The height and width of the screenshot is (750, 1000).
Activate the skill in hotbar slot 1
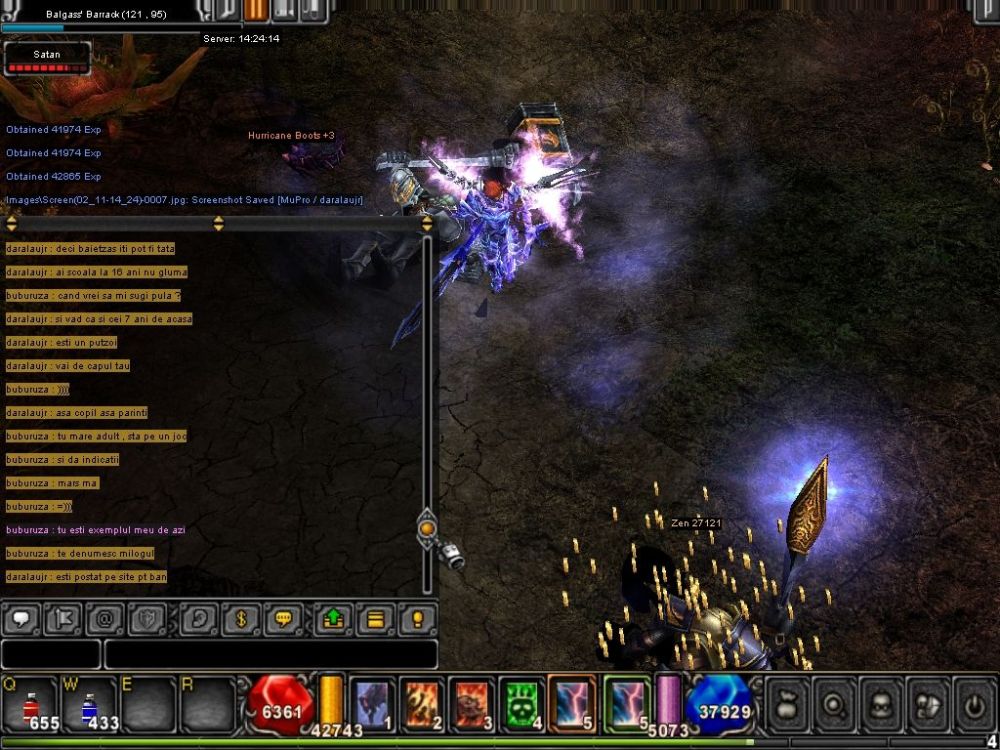(372, 701)
